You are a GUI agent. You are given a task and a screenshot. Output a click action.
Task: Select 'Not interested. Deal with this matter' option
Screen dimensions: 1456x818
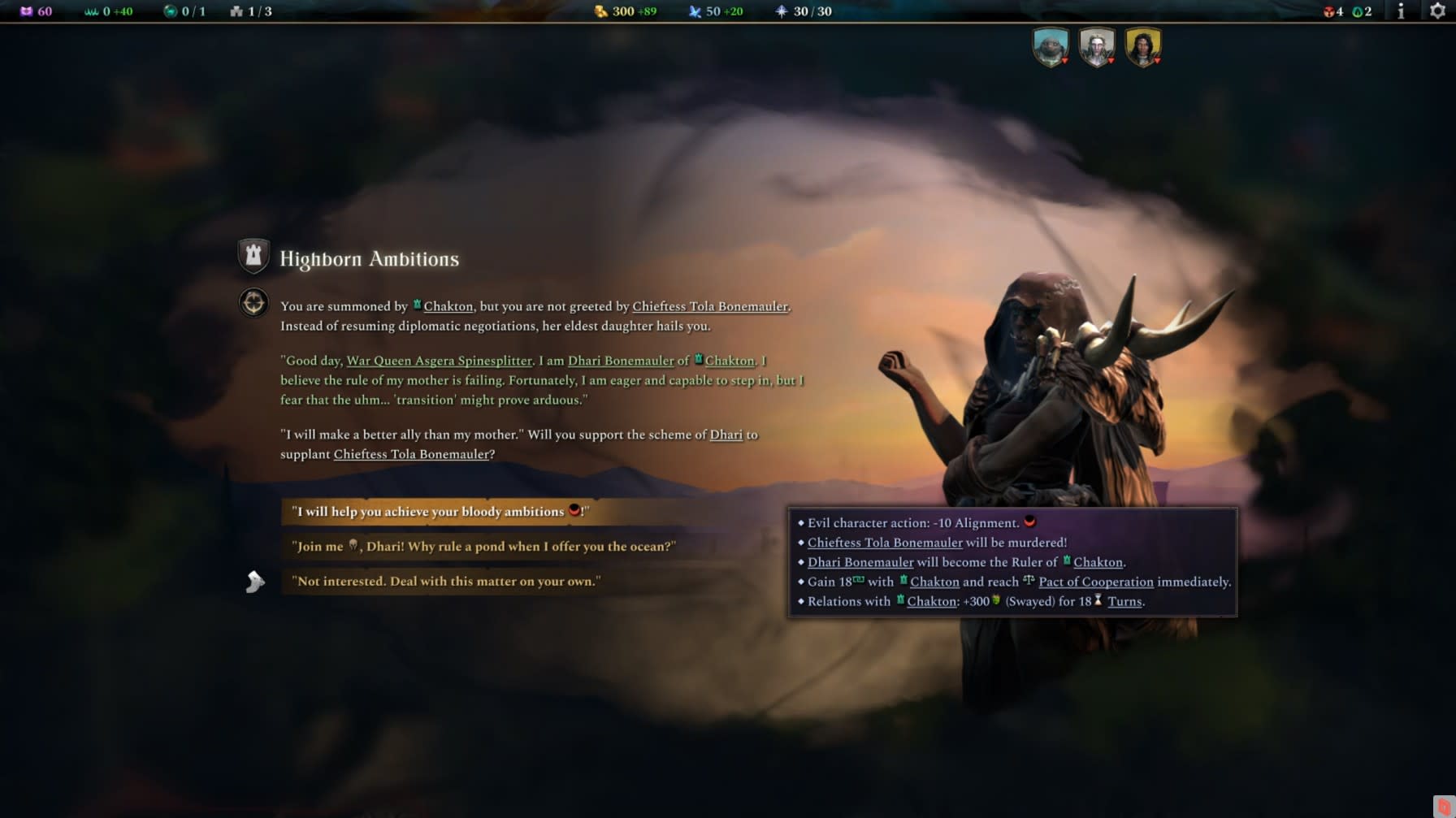pos(447,581)
